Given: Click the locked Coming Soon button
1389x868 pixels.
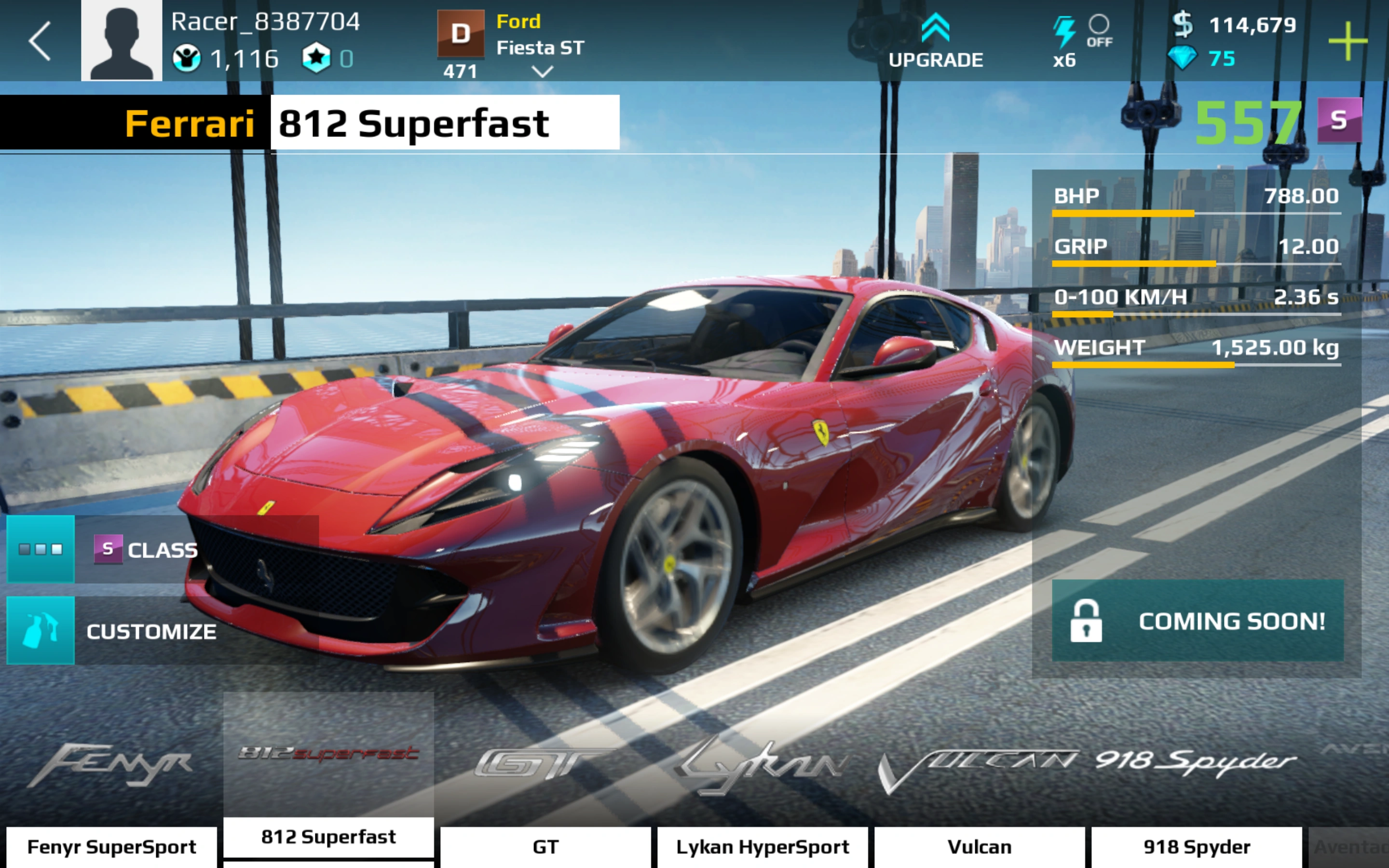Looking at the screenshot, I should click(x=1198, y=621).
